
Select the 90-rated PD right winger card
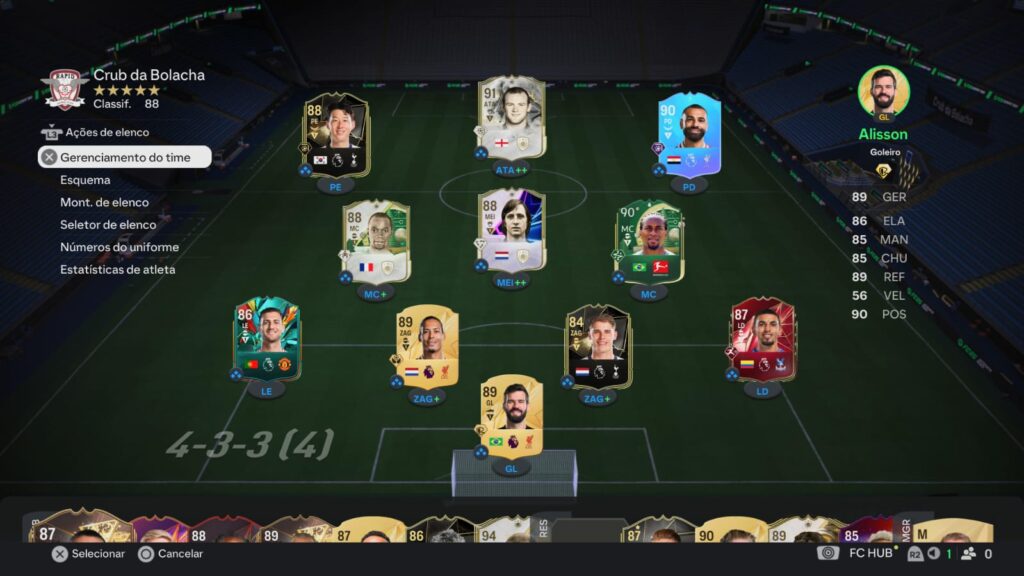click(684, 135)
